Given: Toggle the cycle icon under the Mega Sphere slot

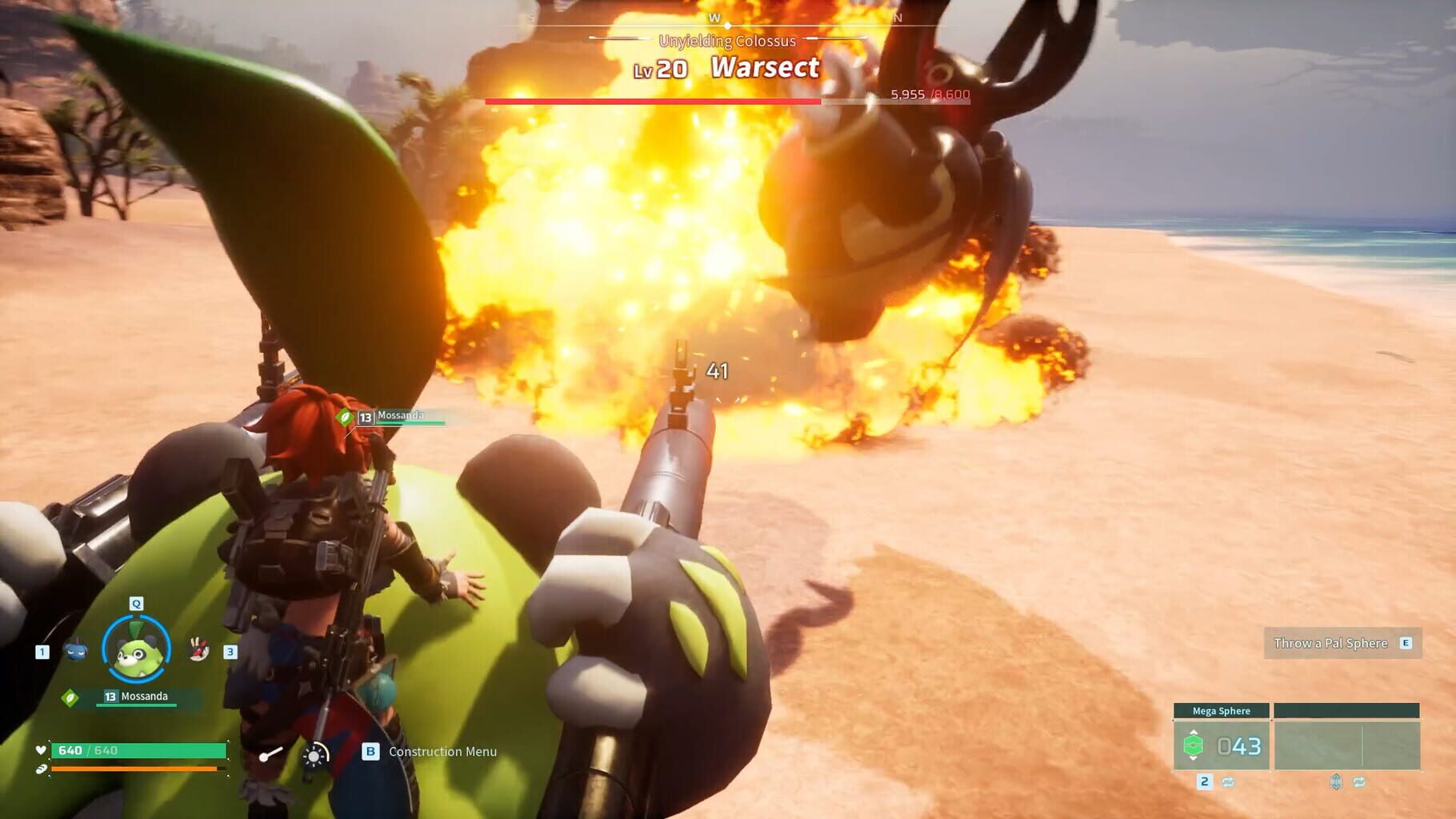Looking at the screenshot, I should click(1228, 782).
